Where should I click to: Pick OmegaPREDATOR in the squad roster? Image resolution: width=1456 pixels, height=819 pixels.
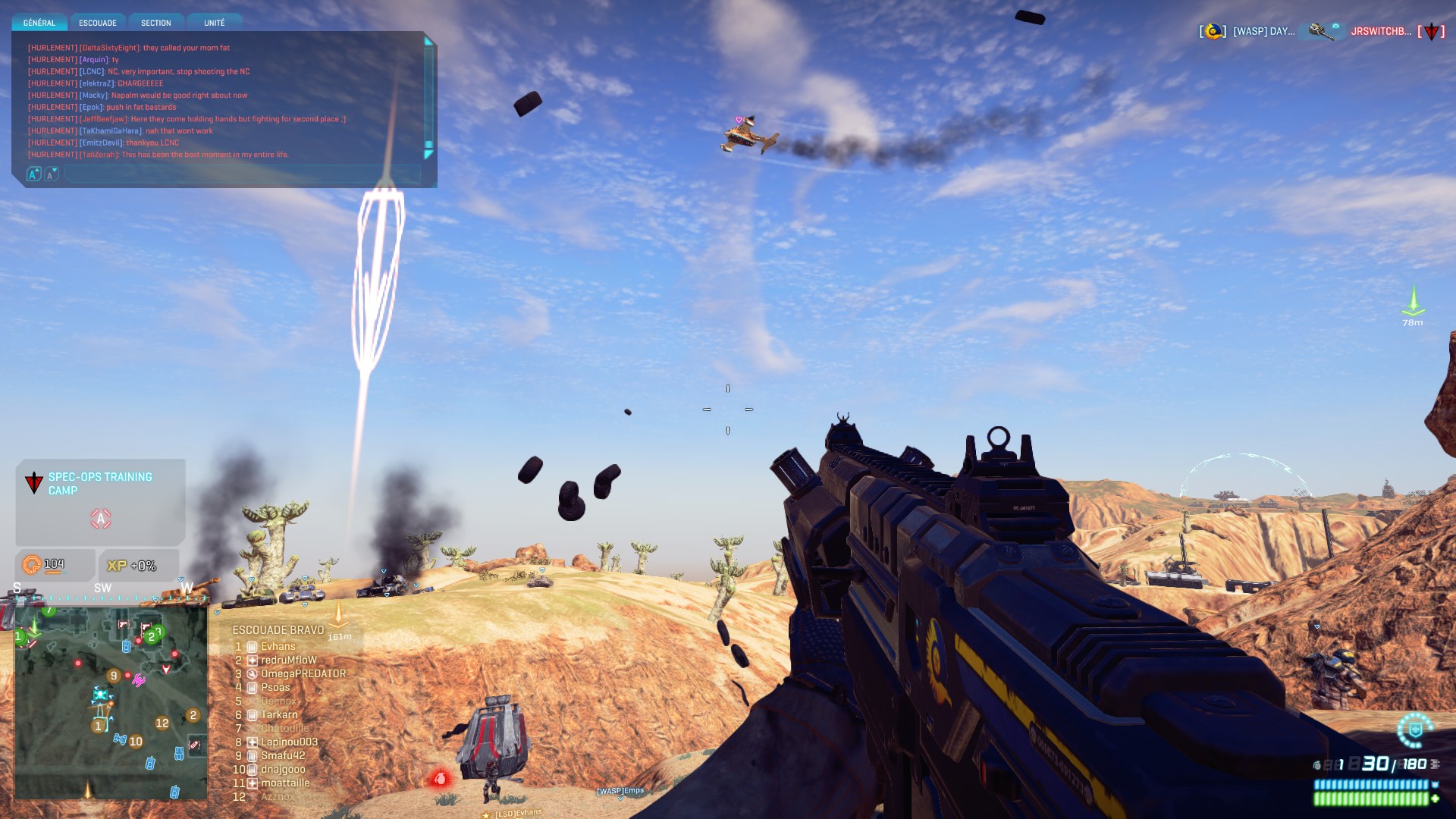[x=303, y=674]
